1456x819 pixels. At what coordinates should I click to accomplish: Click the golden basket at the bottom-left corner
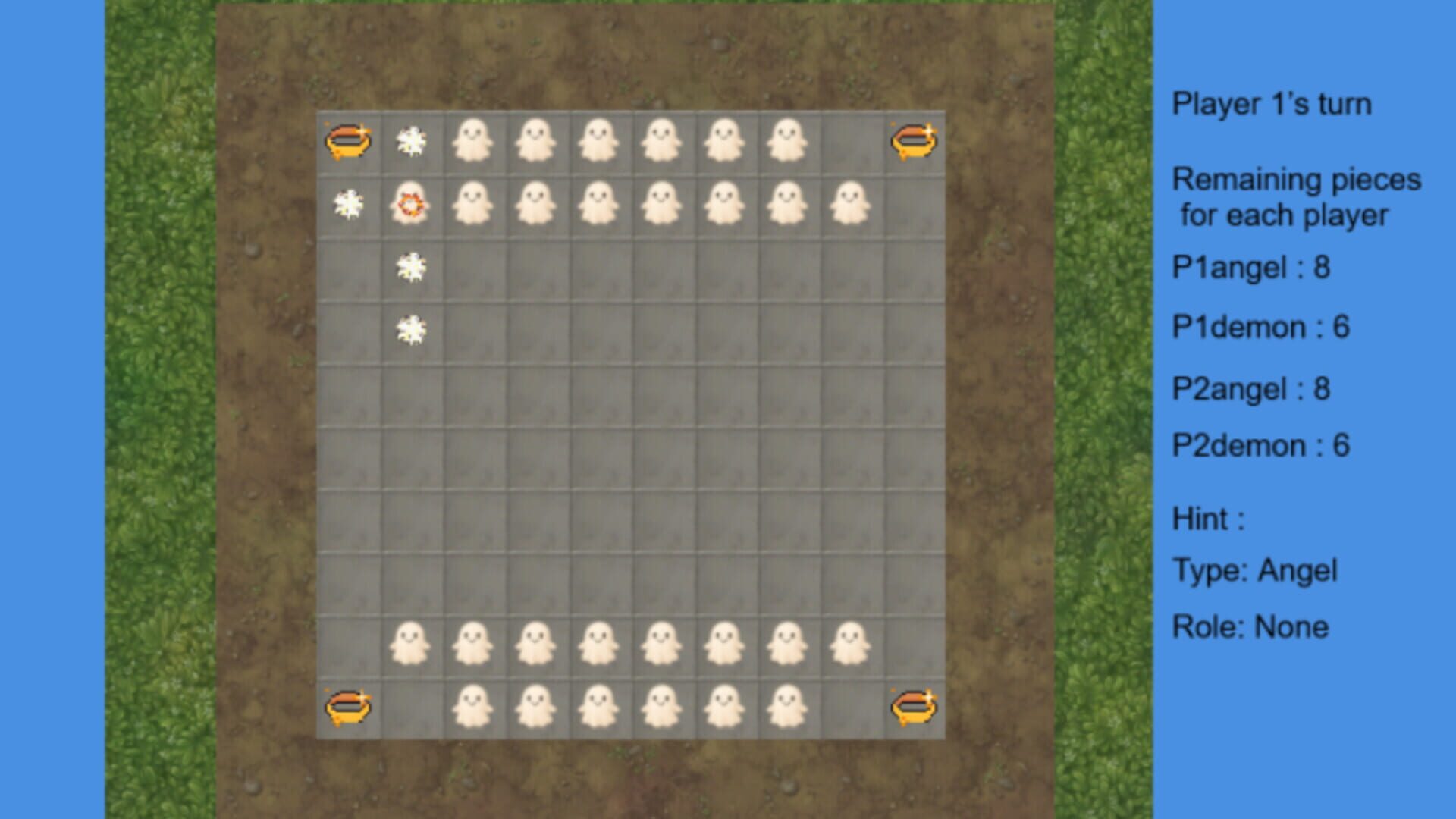(x=349, y=705)
